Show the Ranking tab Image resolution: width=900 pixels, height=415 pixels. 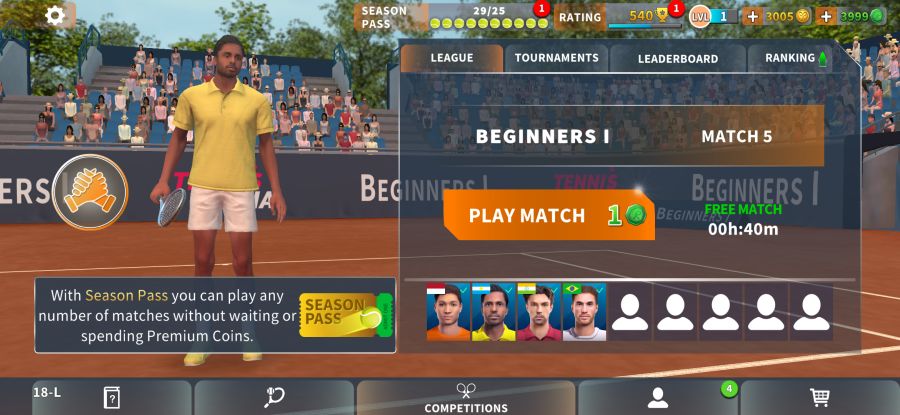(x=795, y=58)
